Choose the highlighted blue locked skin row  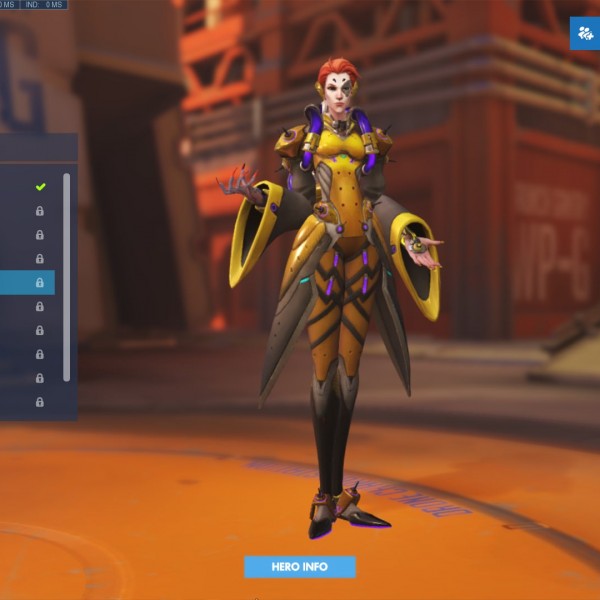tap(28, 283)
